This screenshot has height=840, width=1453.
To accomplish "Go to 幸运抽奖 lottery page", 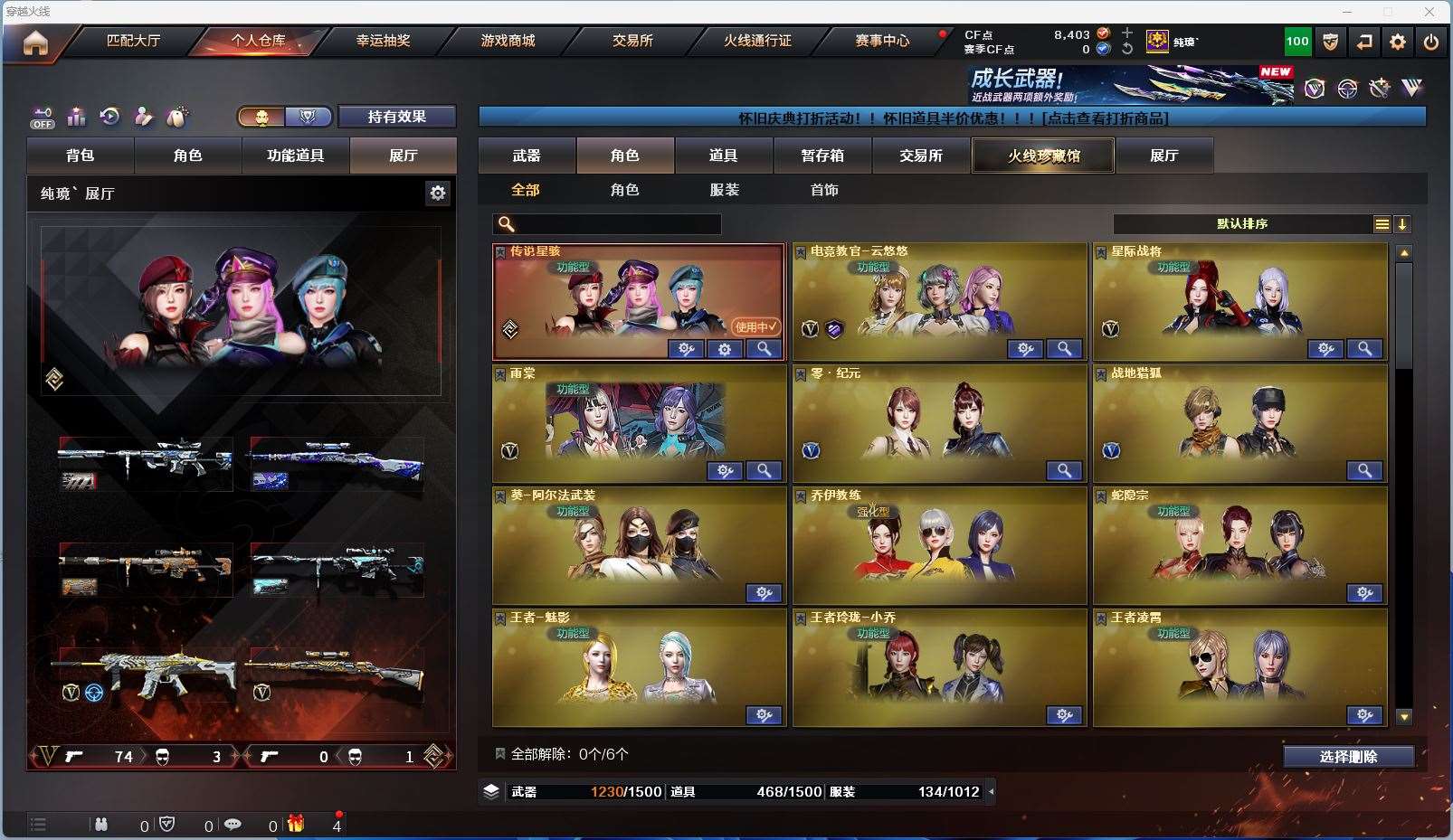I will pyautogui.click(x=383, y=41).
